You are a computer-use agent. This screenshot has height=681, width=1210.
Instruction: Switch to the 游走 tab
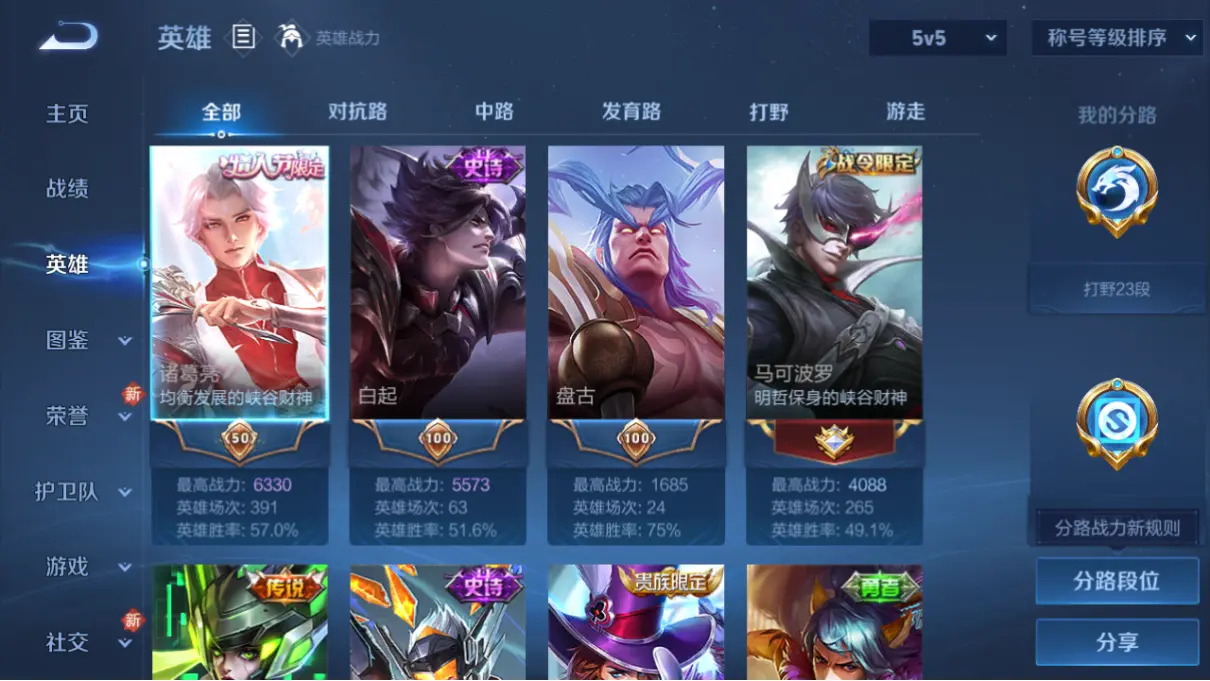coord(905,112)
